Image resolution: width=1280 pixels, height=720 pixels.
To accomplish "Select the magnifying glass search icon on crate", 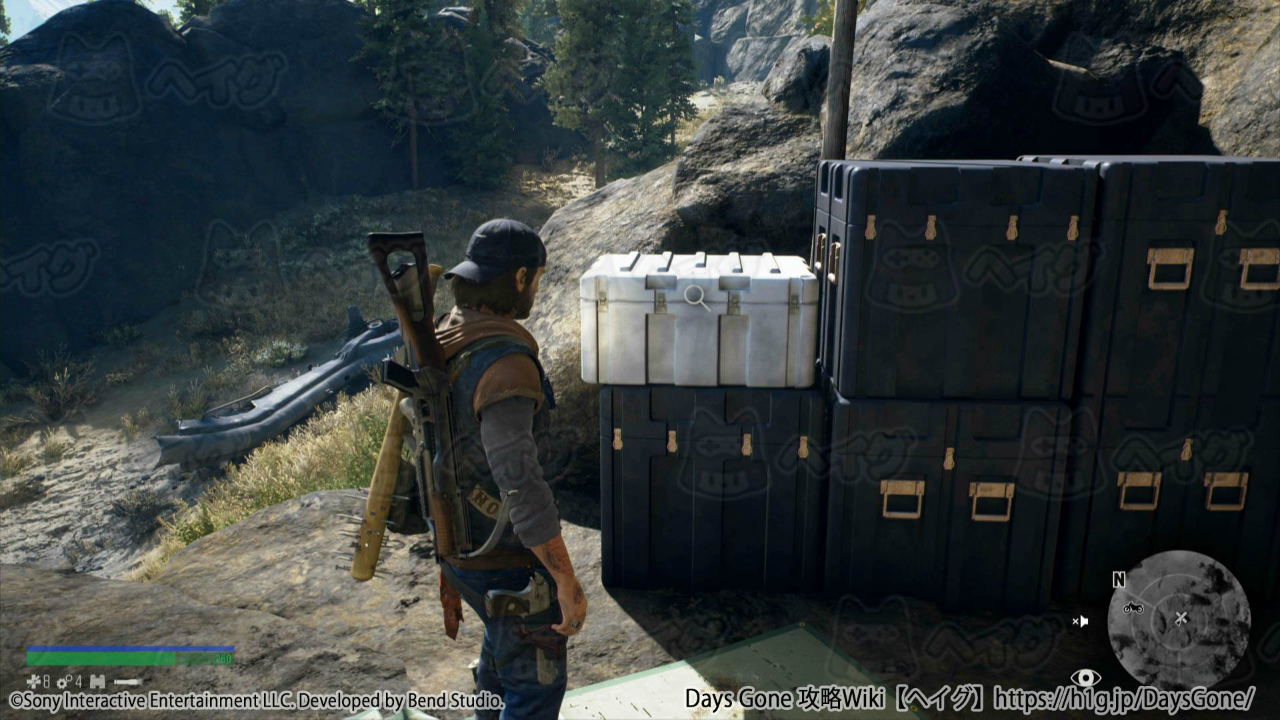I will click(x=697, y=297).
